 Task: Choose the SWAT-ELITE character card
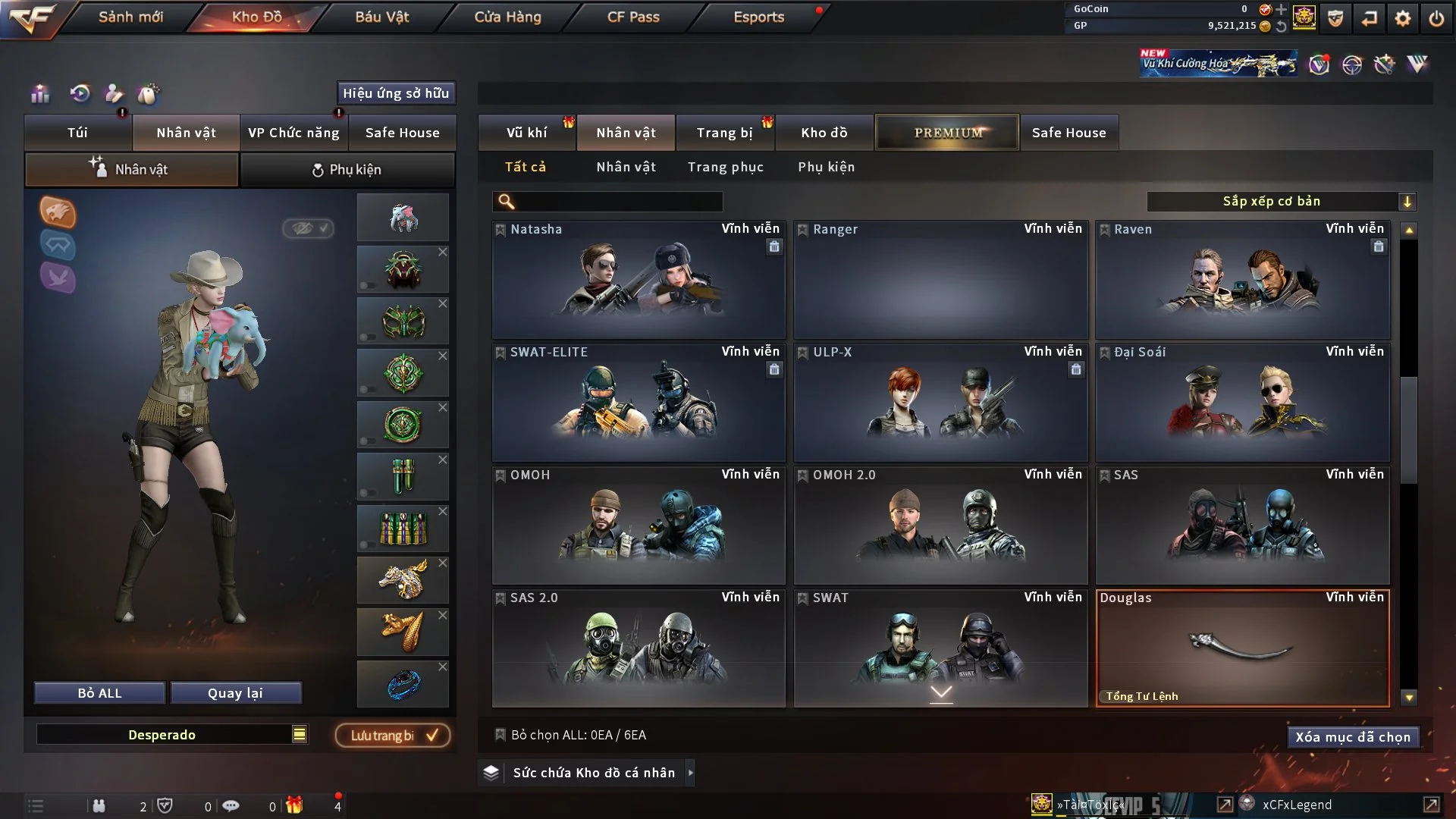[639, 403]
